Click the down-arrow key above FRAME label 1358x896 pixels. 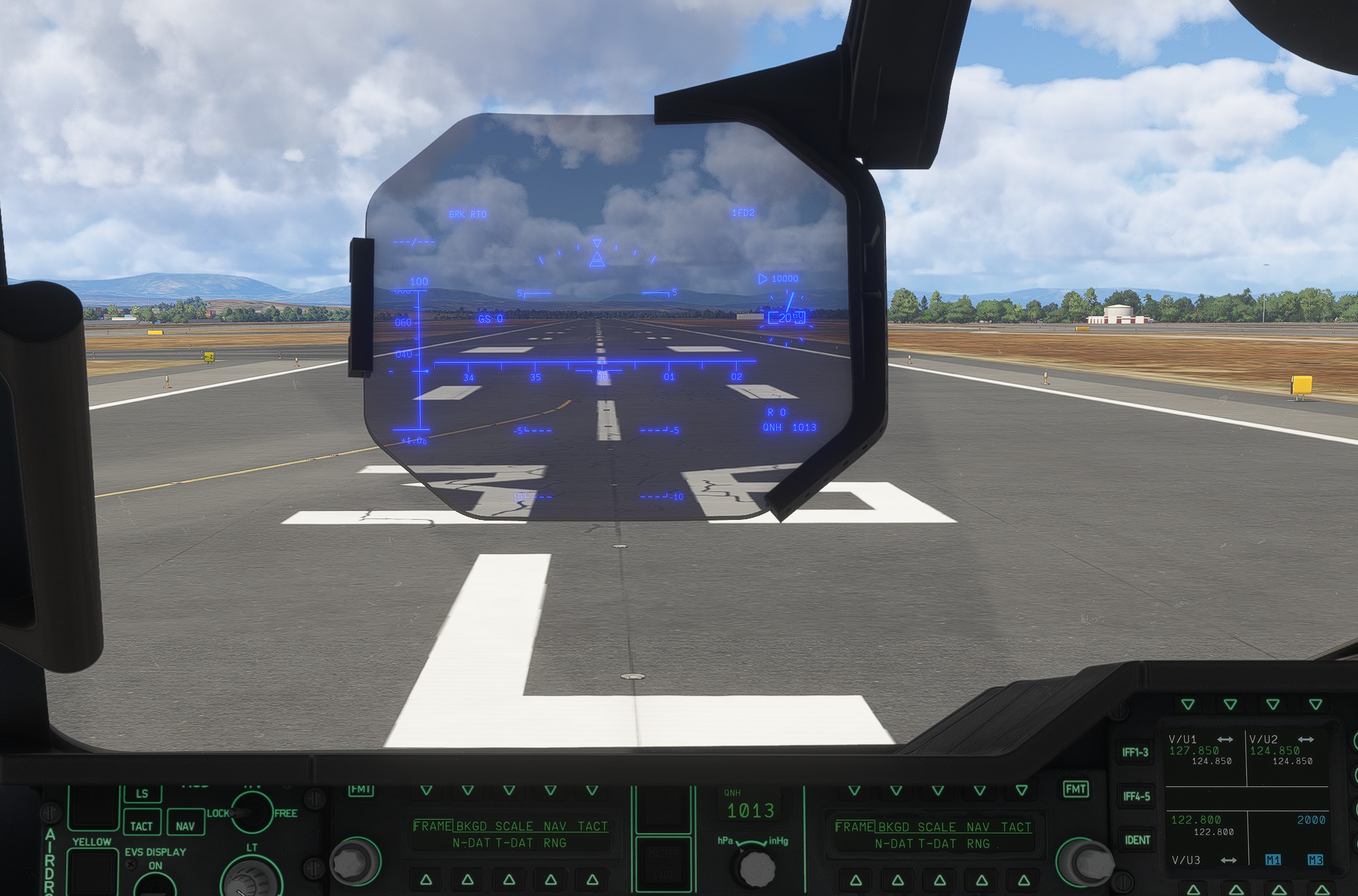coord(426,790)
